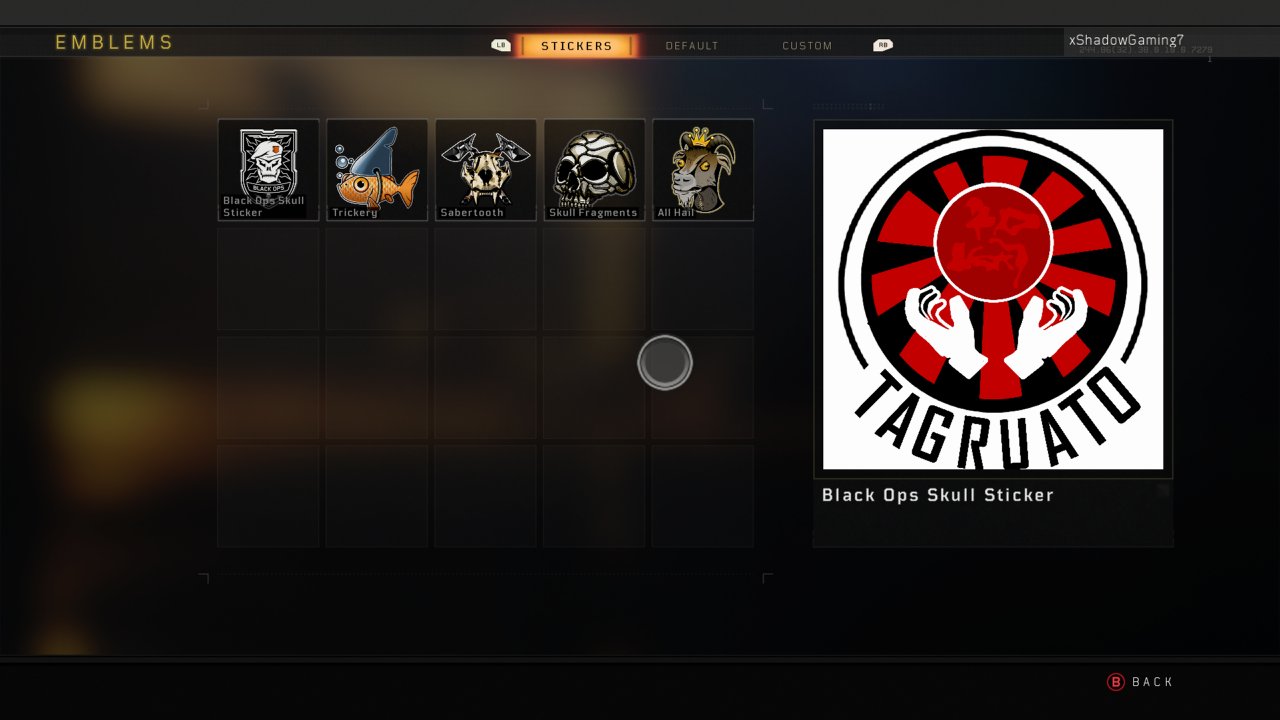Click the LB bumper icon left of Stickers
This screenshot has height=720, width=1280.
click(500, 45)
